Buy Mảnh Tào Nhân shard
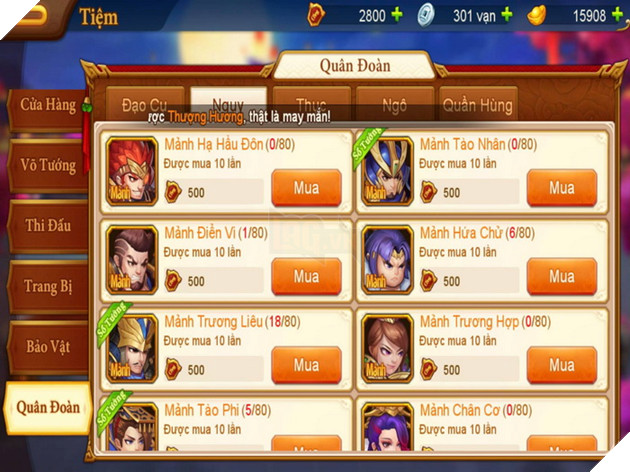Viewport: 630px width, 472px height. click(x=561, y=187)
